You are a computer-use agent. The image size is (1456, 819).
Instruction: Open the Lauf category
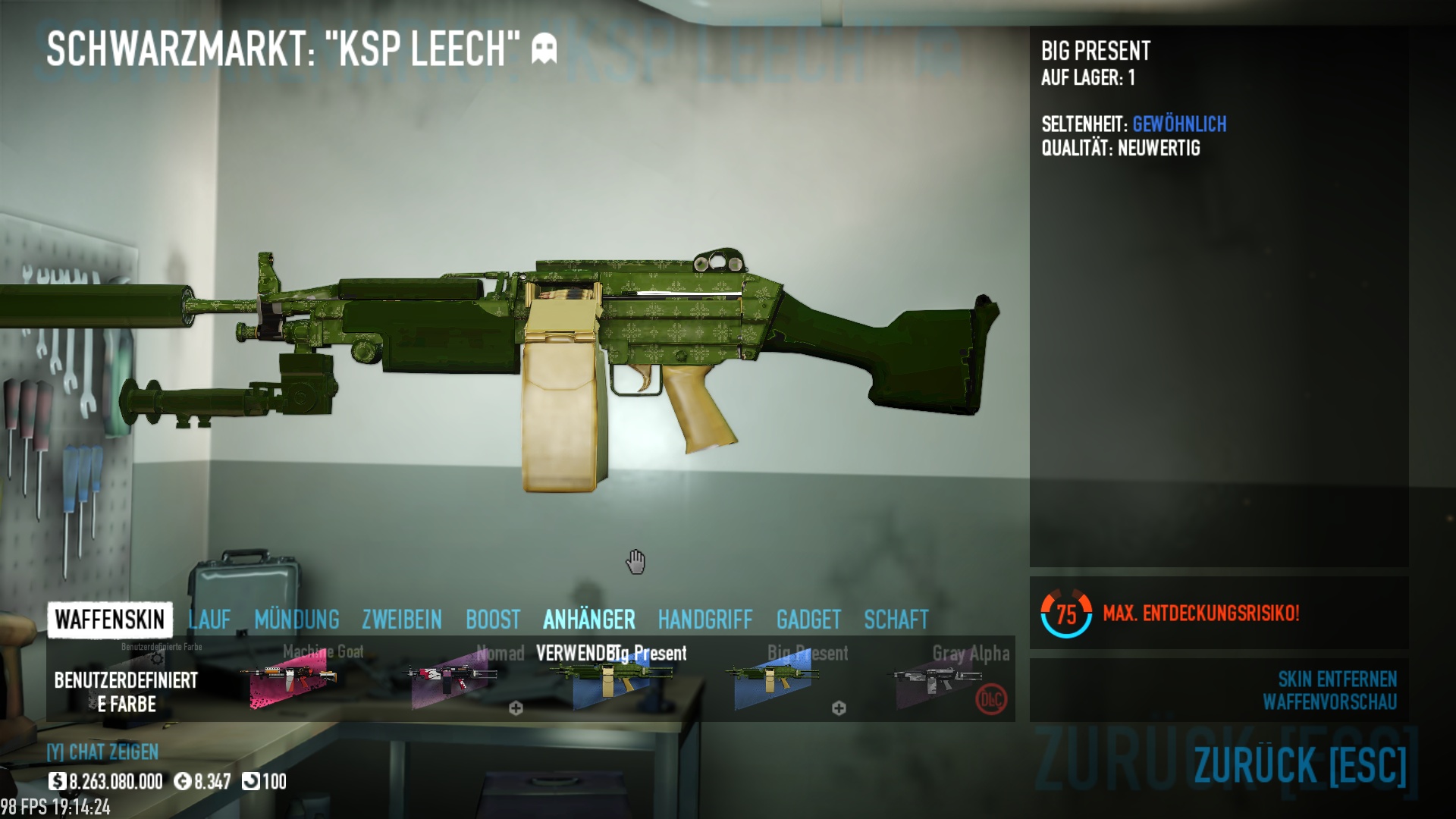click(x=209, y=620)
